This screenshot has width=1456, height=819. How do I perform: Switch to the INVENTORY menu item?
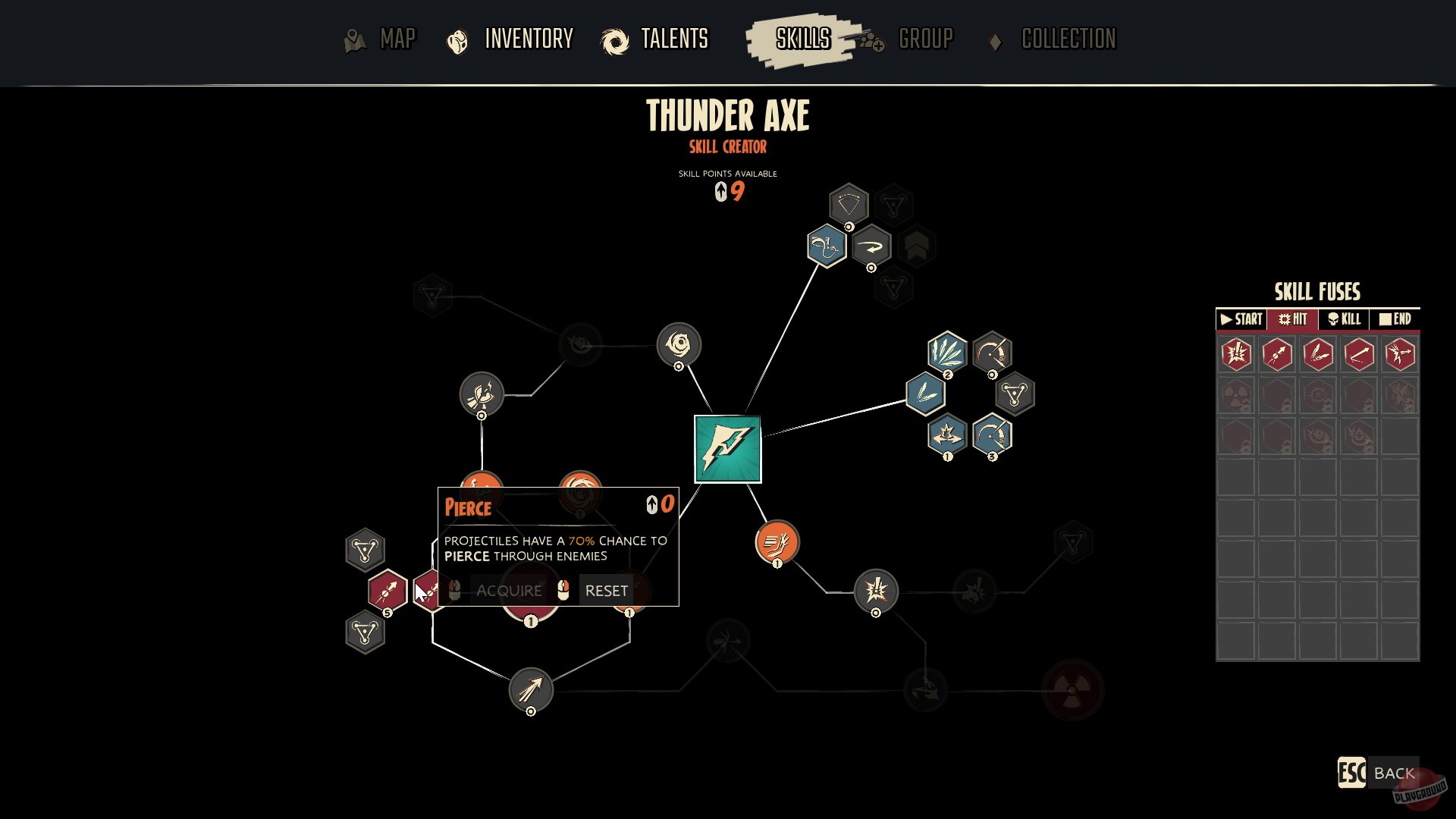[x=529, y=39]
